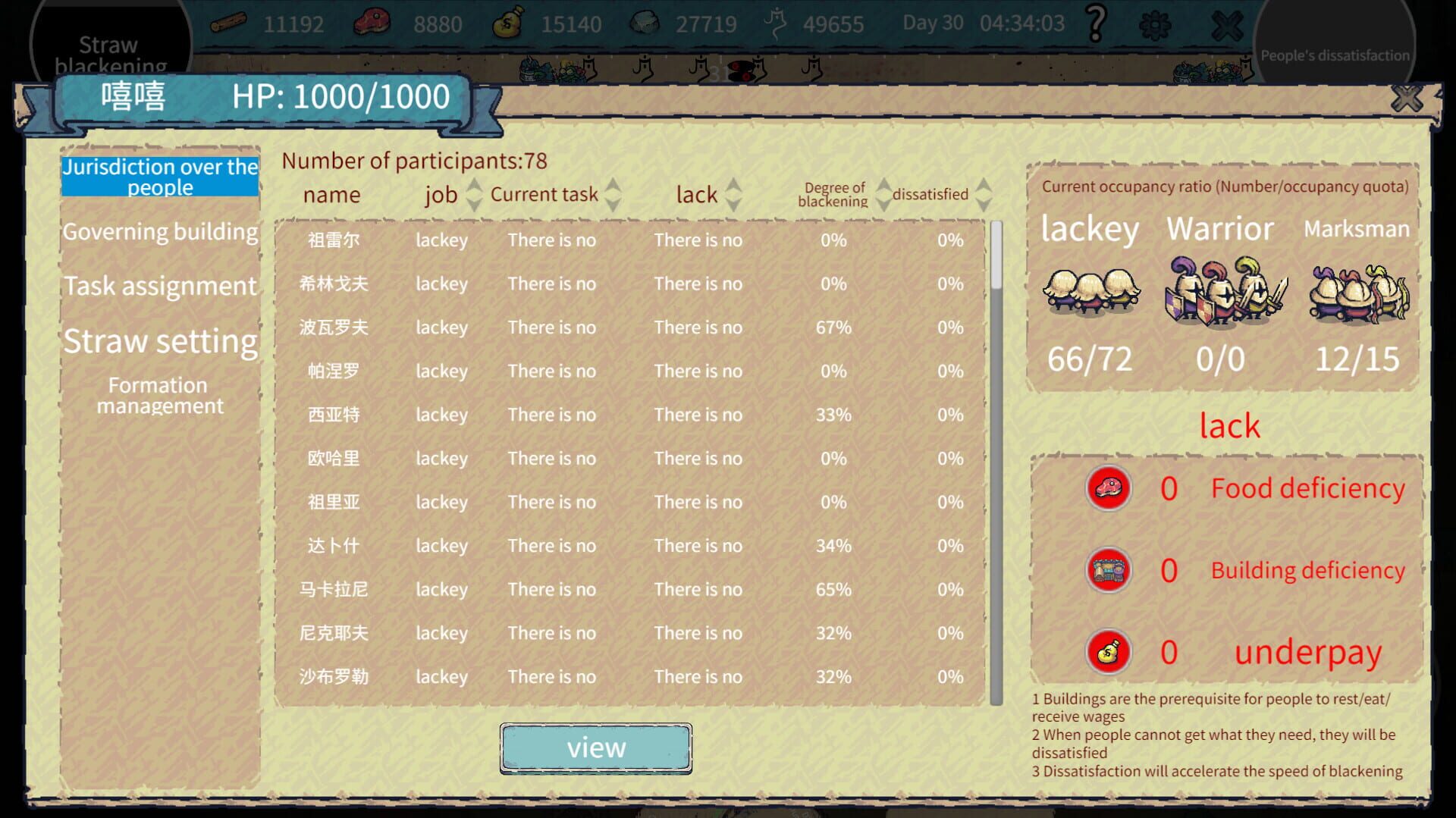Select Task assignment option
Screen dimensions: 1456x818
tap(159, 286)
